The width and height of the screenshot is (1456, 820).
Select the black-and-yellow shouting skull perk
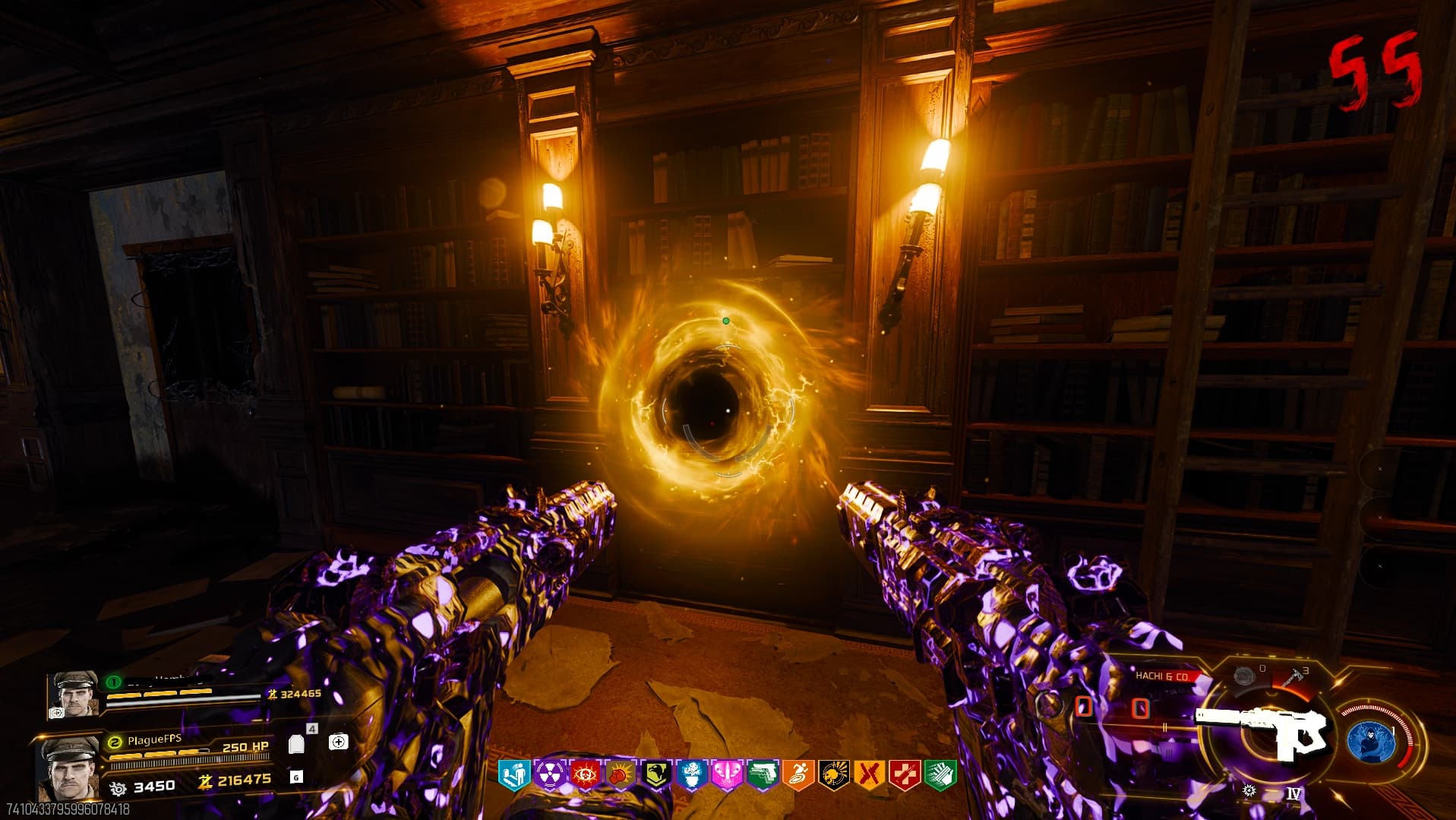[x=833, y=774]
